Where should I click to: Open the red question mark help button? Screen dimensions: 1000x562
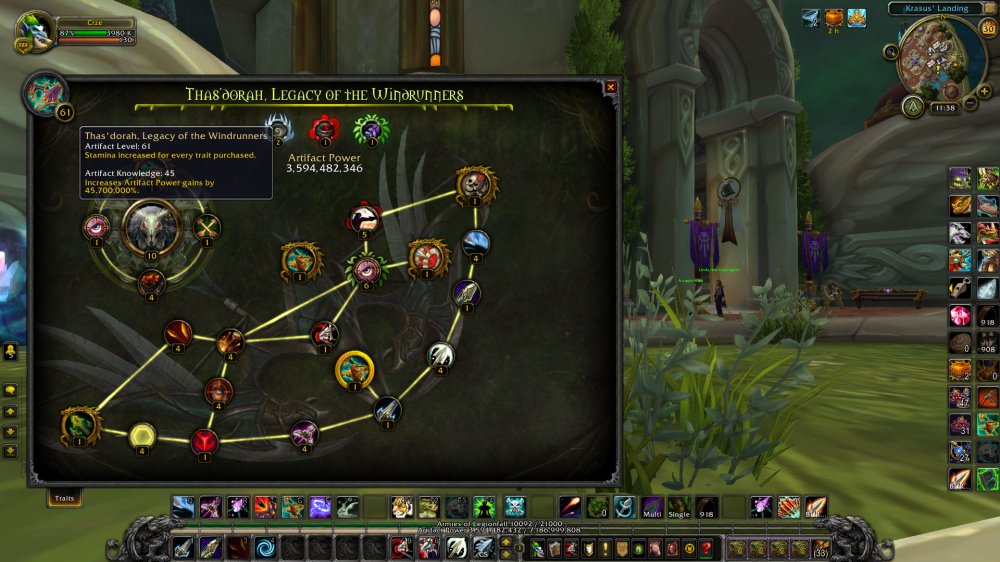(x=706, y=547)
